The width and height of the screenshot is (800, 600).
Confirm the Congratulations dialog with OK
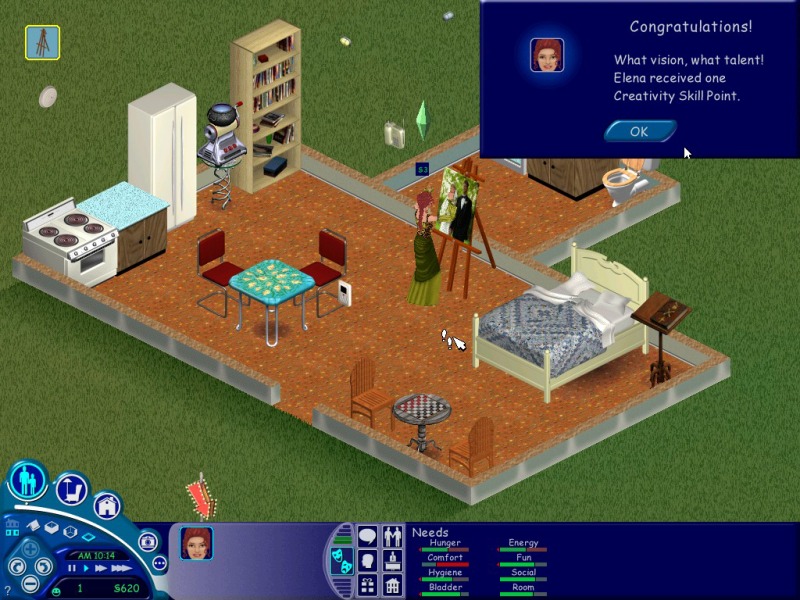640,131
